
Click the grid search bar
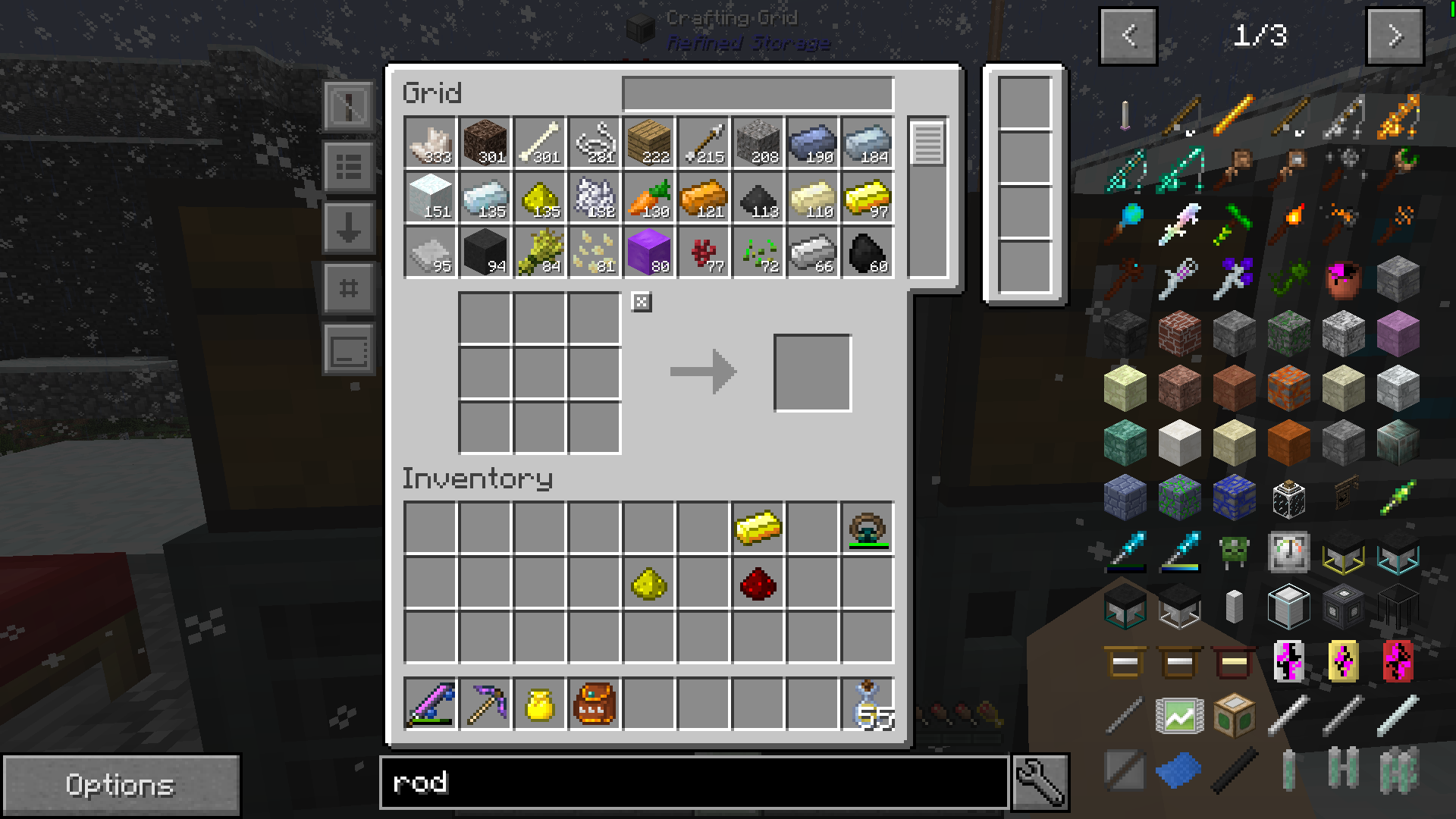pyautogui.click(x=758, y=94)
